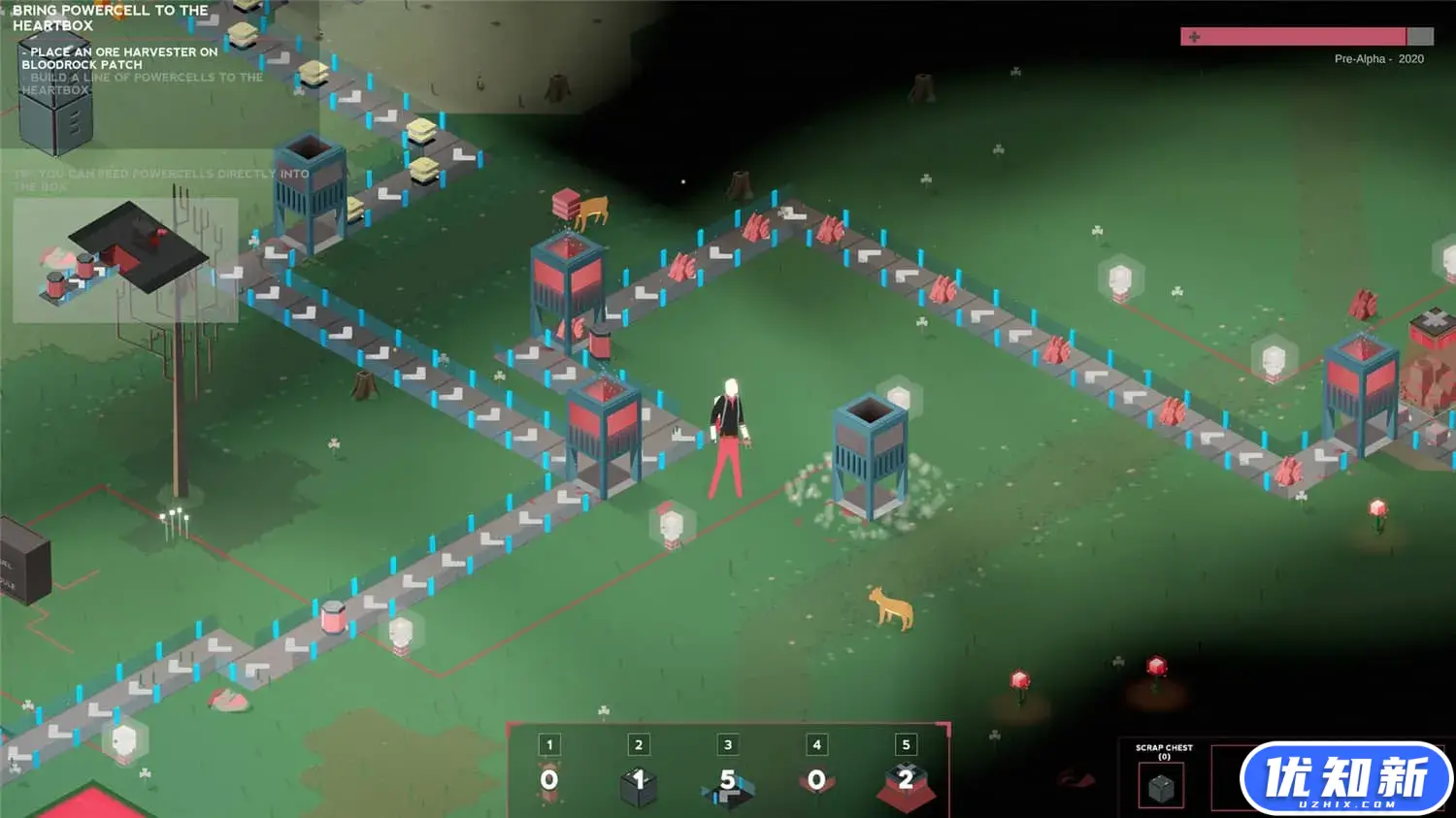View the heartbox tutorial hint image
The height and width of the screenshot is (818, 1456).
click(125, 260)
